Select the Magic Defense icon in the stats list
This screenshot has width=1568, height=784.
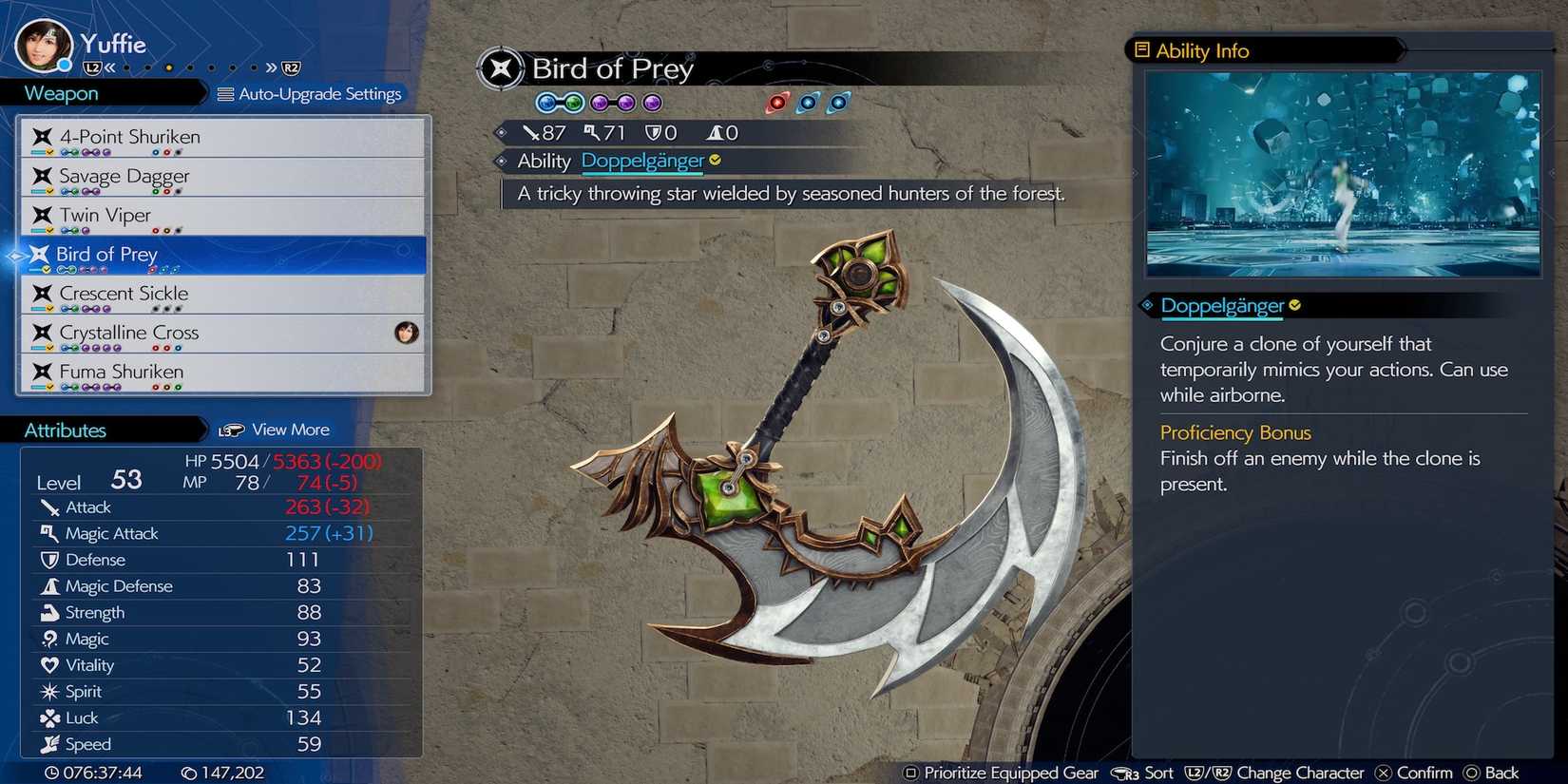coord(49,585)
